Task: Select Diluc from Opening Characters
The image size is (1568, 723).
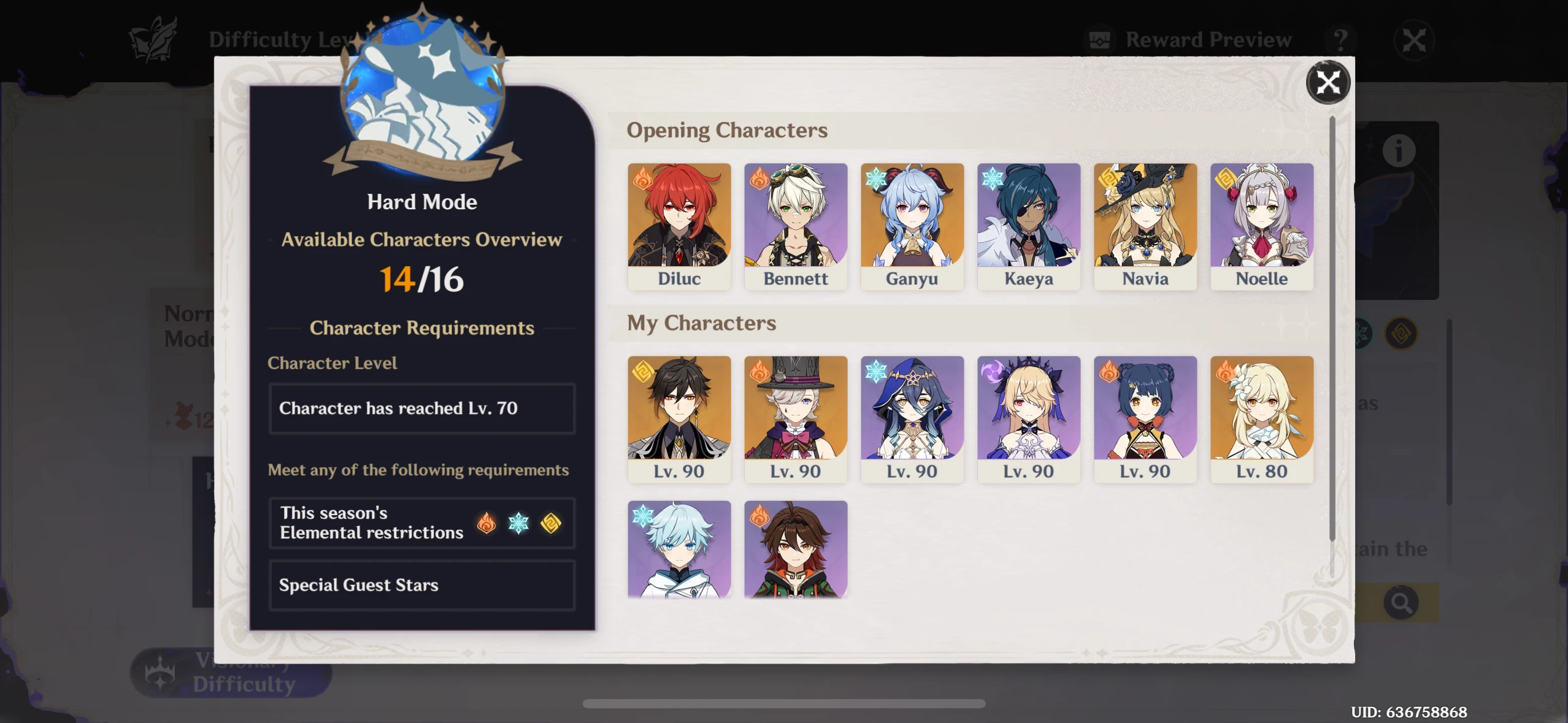Action: pos(678,226)
